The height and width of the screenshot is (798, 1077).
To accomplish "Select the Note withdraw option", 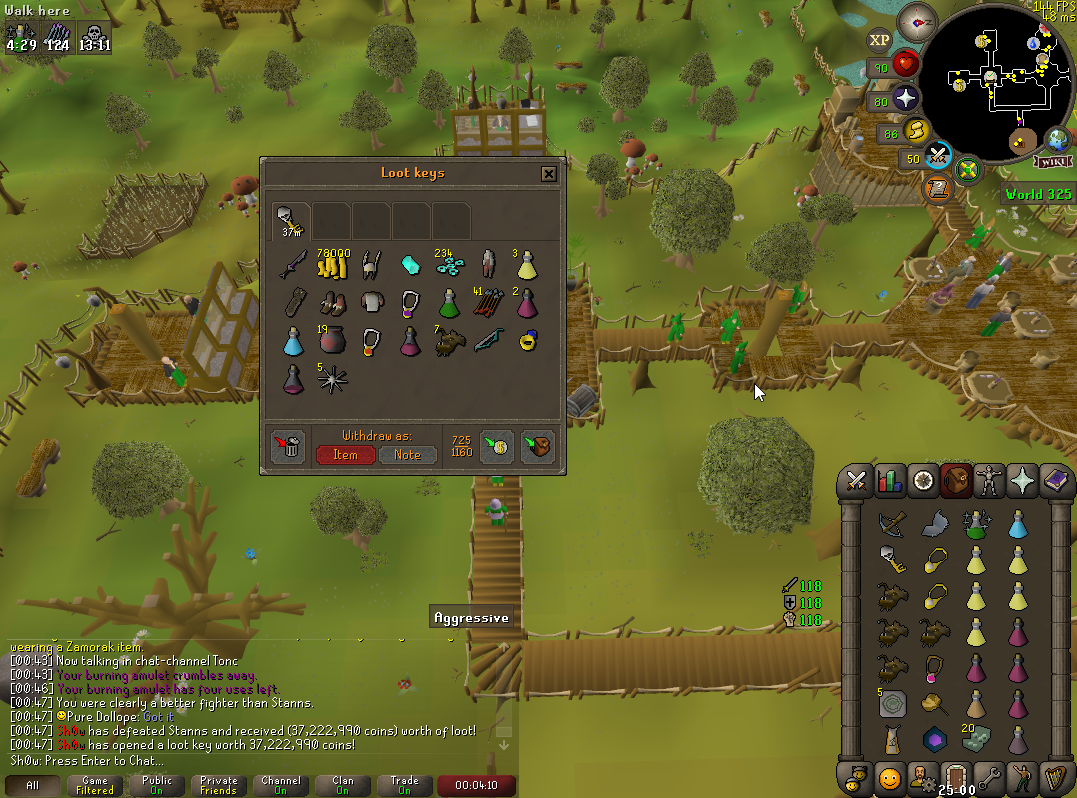I will pos(407,455).
